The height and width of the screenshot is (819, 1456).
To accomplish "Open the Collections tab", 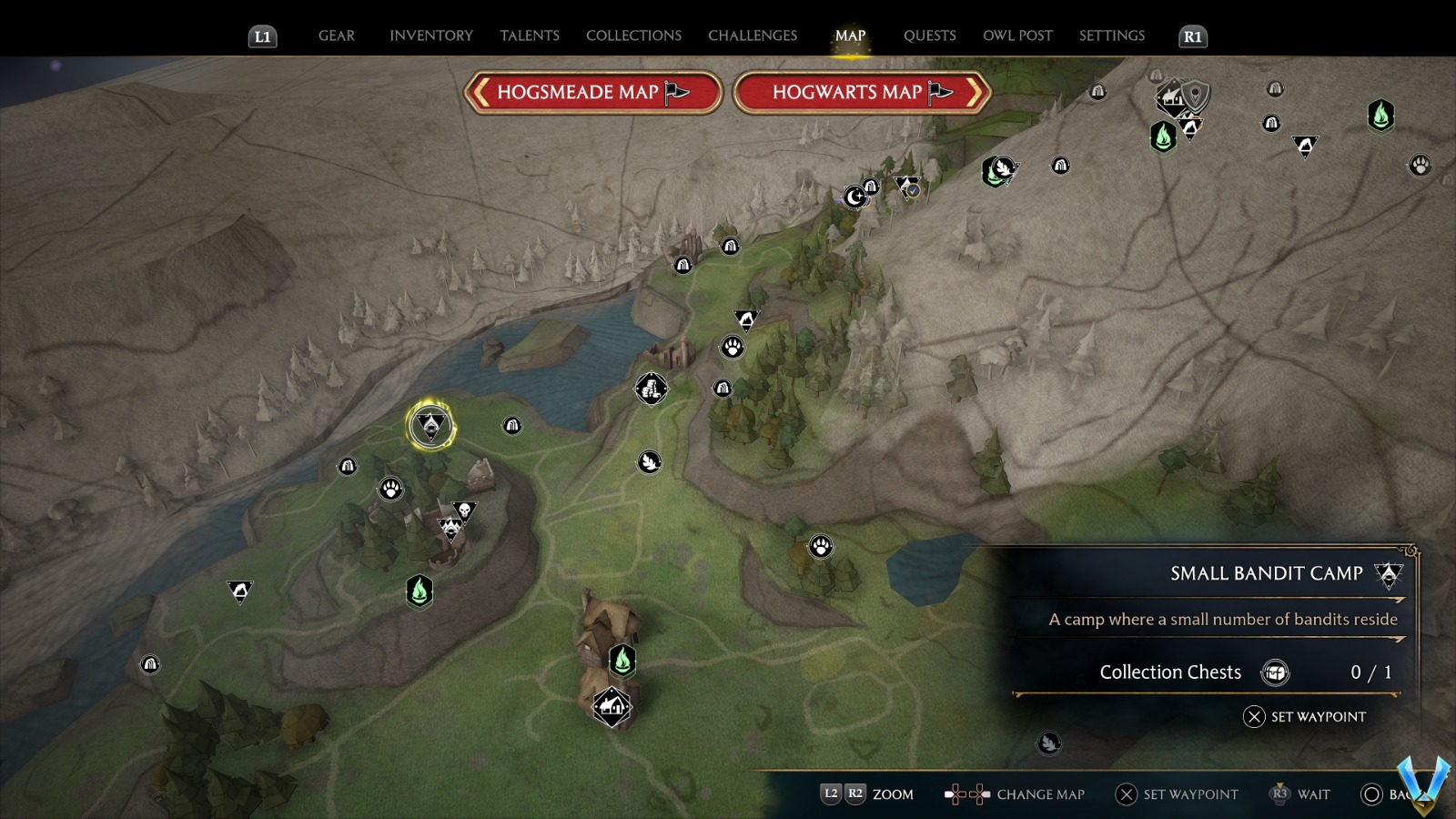I will pyautogui.click(x=632, y=35).
